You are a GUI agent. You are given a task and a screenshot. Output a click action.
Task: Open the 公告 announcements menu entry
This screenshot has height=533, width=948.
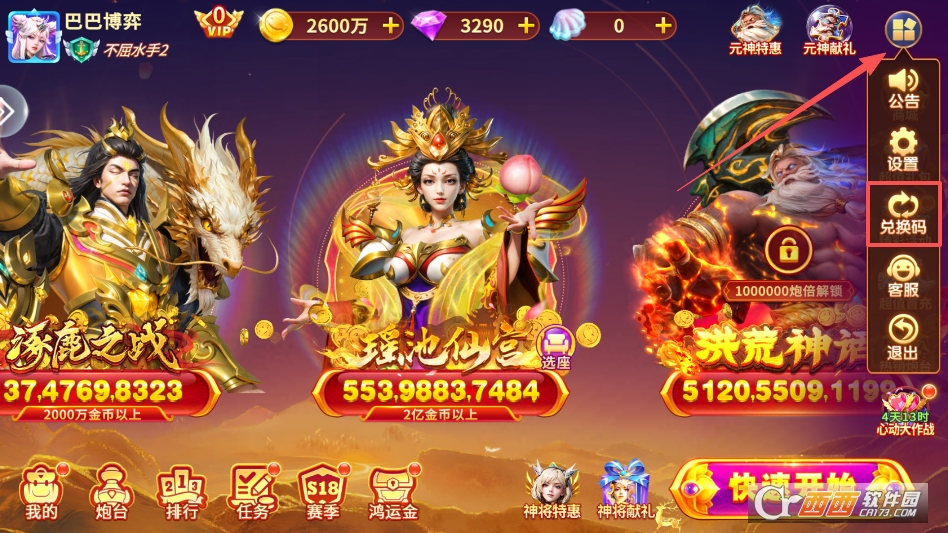(x=903, y=87)
